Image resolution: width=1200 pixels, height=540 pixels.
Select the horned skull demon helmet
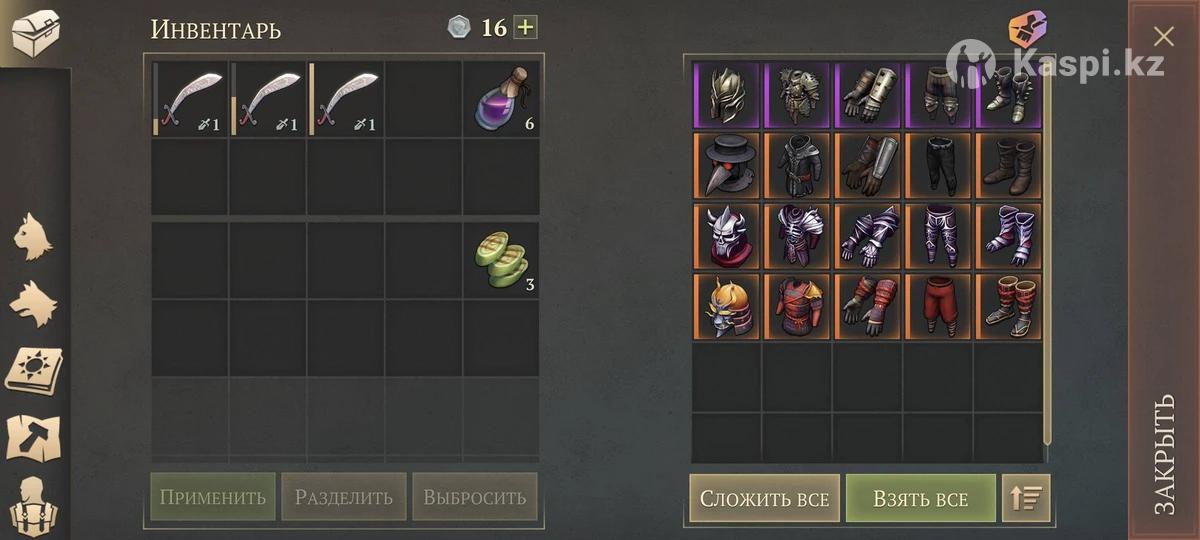coord(727,236)
